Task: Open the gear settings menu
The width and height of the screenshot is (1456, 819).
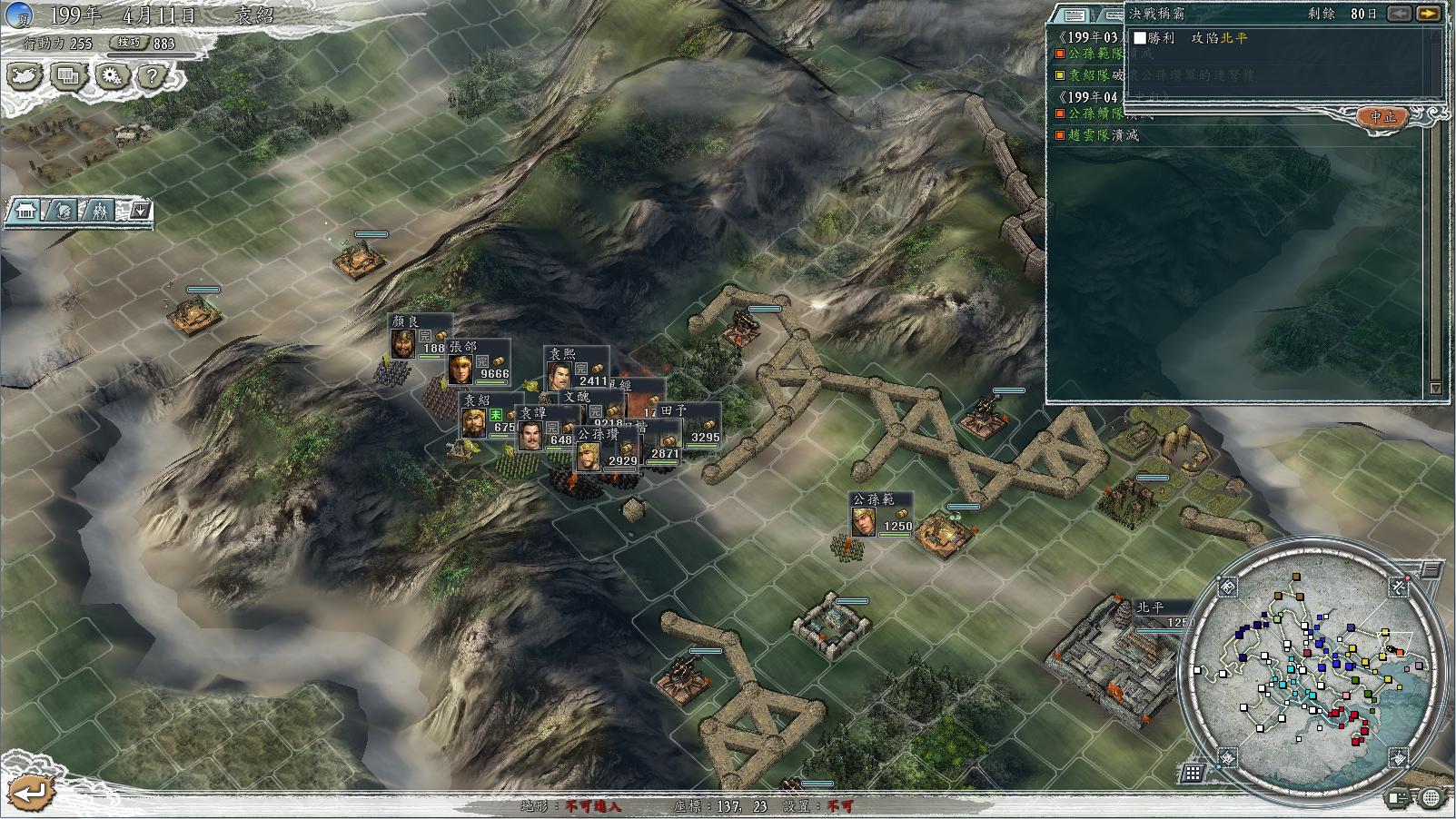Action: (111, 76)
